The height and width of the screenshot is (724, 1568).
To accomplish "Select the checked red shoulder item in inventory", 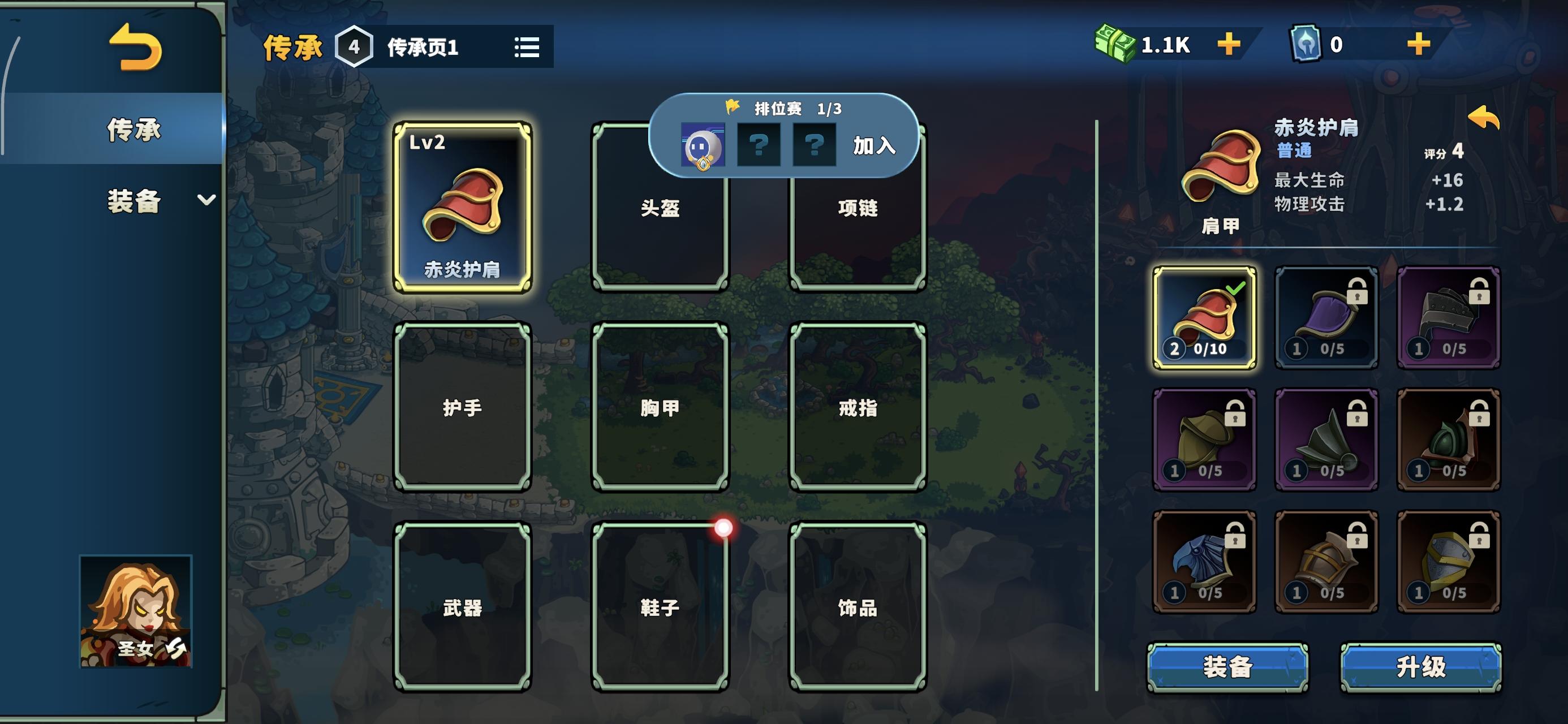I will pyautogui.click(x=1204, y=317).
